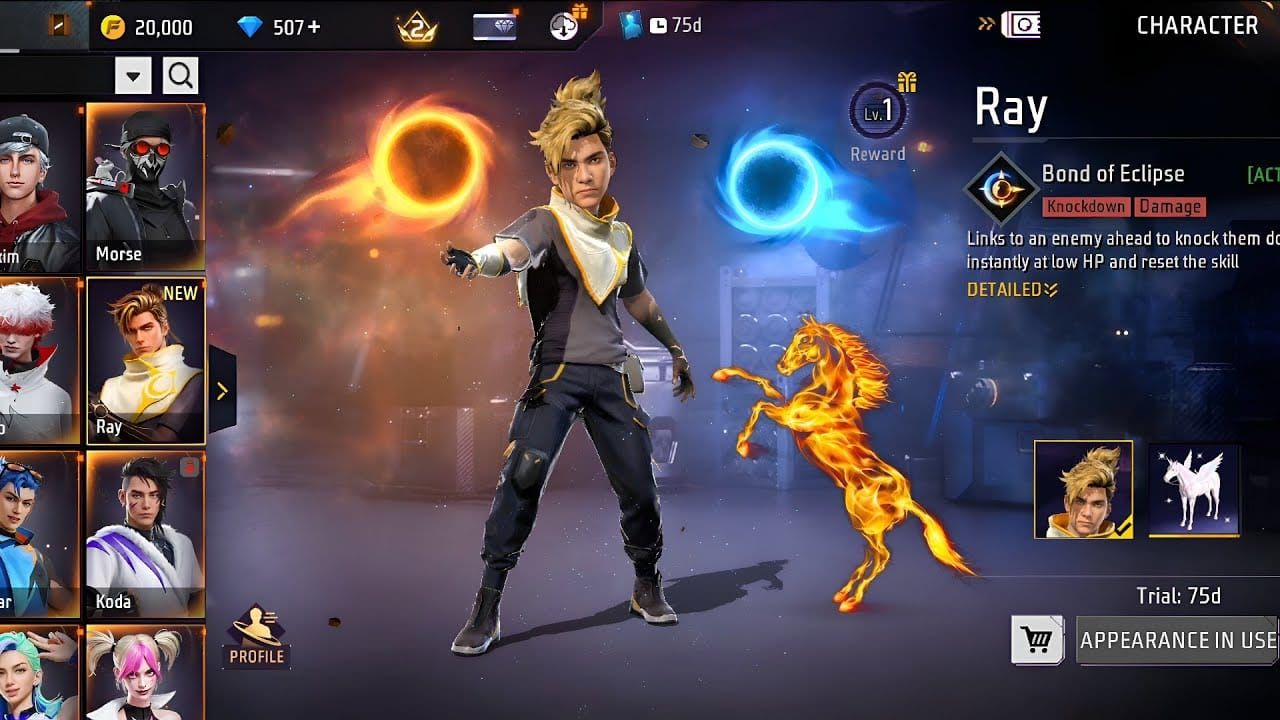Screen dimensions: 1280x720
Task: Toggle the Damage attribute tag
Action: click(x=1170, y=207)
